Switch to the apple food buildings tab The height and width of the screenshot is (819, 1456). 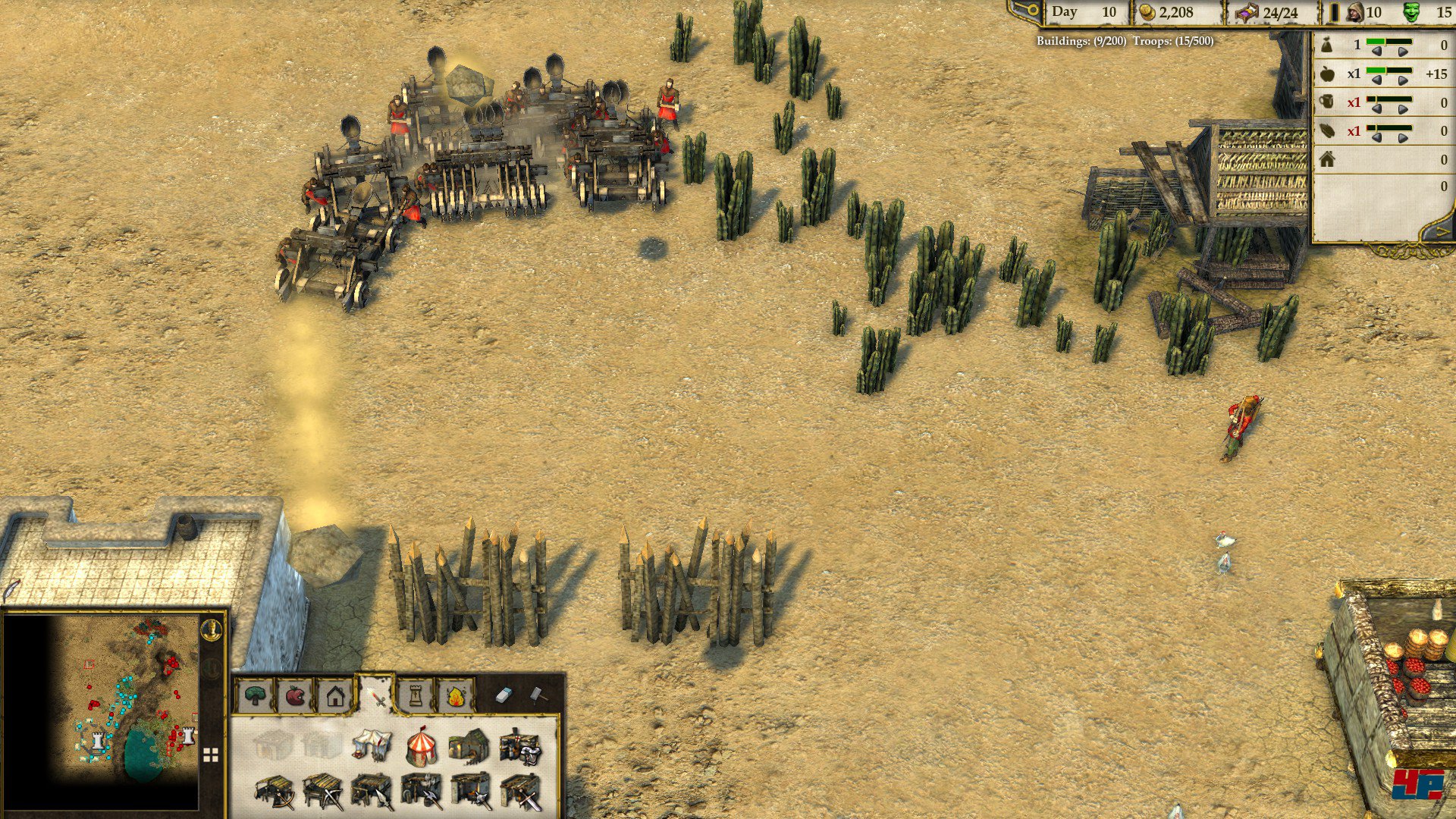295,695
